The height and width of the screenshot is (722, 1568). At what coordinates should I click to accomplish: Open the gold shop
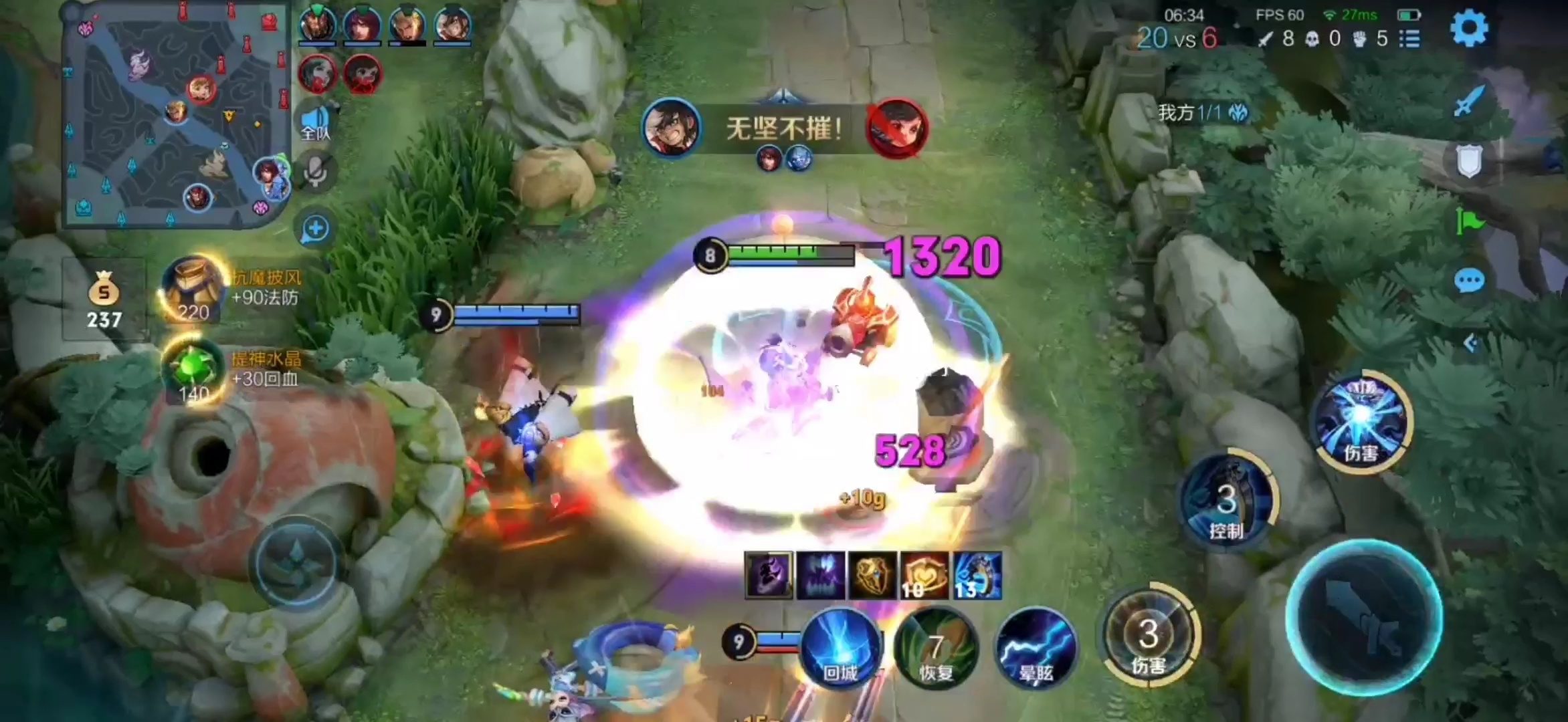(x=104, y=299)
